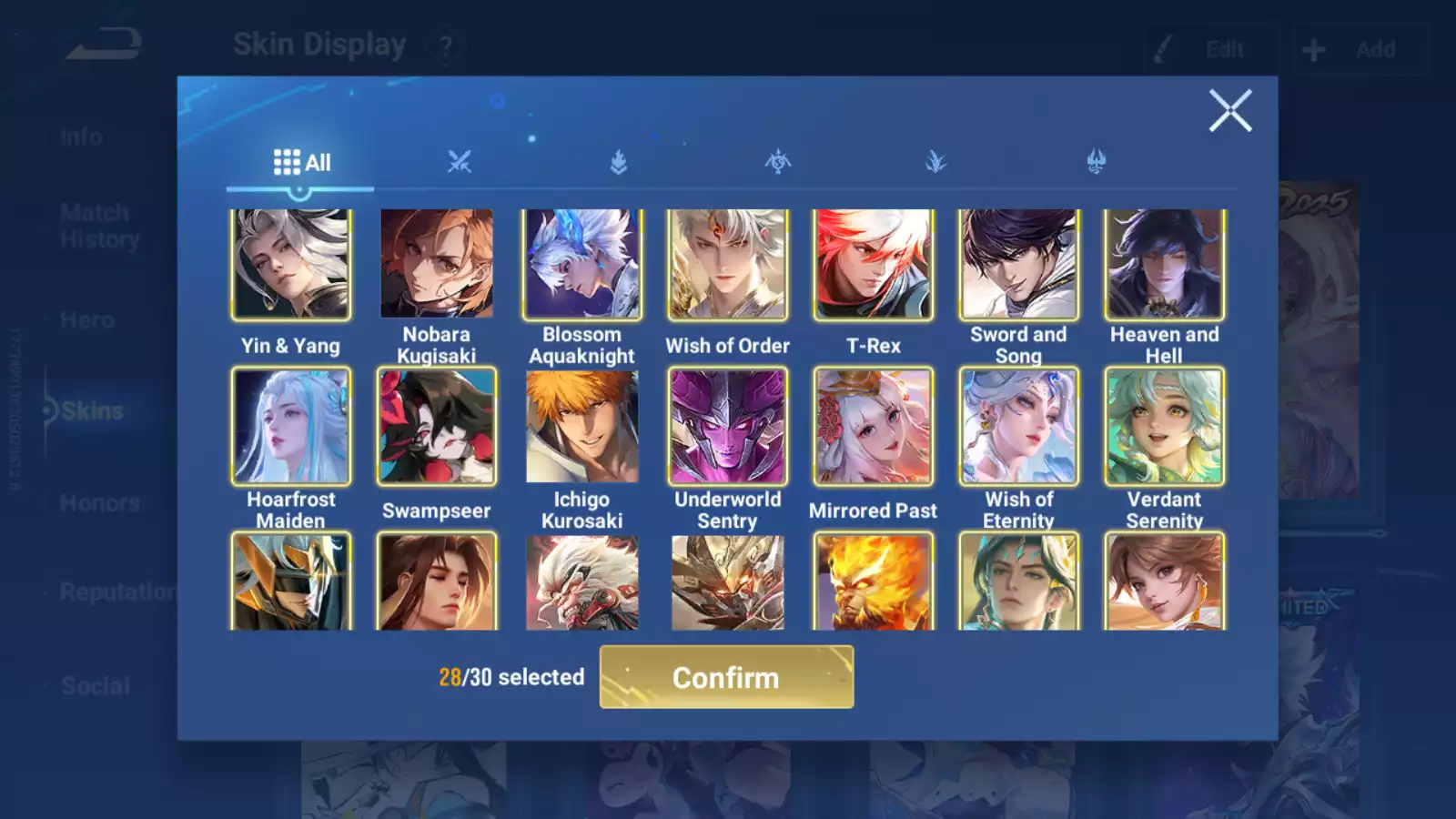
Task: Confirm the skin selection
Action: (x=726, y=677)
